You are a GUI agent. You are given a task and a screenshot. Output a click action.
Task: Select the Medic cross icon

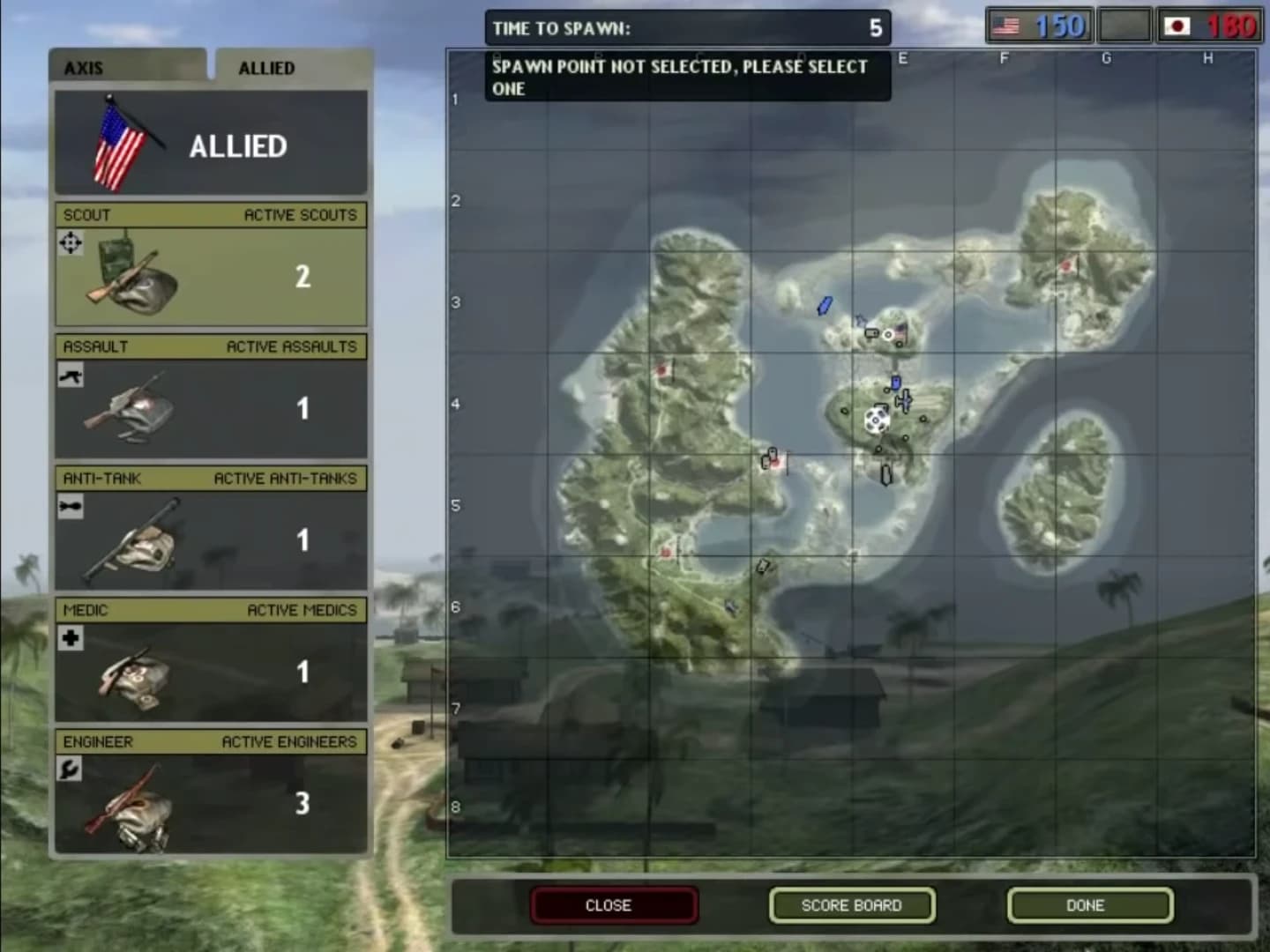(70, 637)
